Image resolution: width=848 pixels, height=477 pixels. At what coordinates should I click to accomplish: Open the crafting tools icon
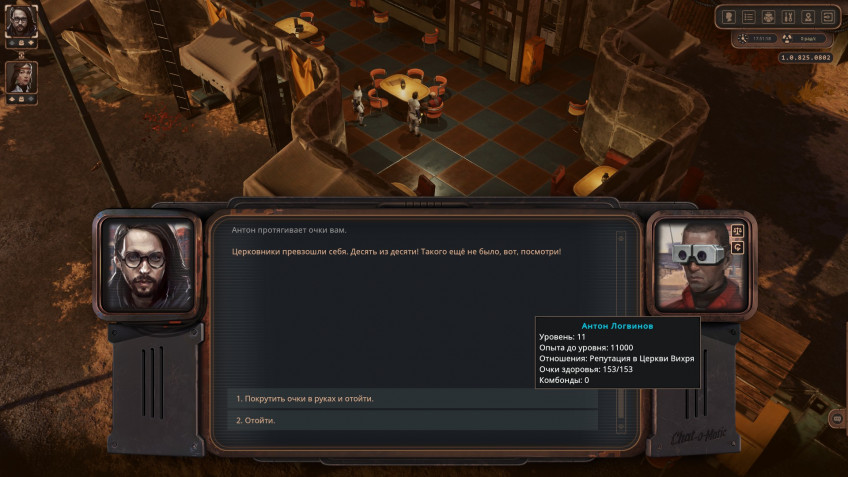click(787, 17)
